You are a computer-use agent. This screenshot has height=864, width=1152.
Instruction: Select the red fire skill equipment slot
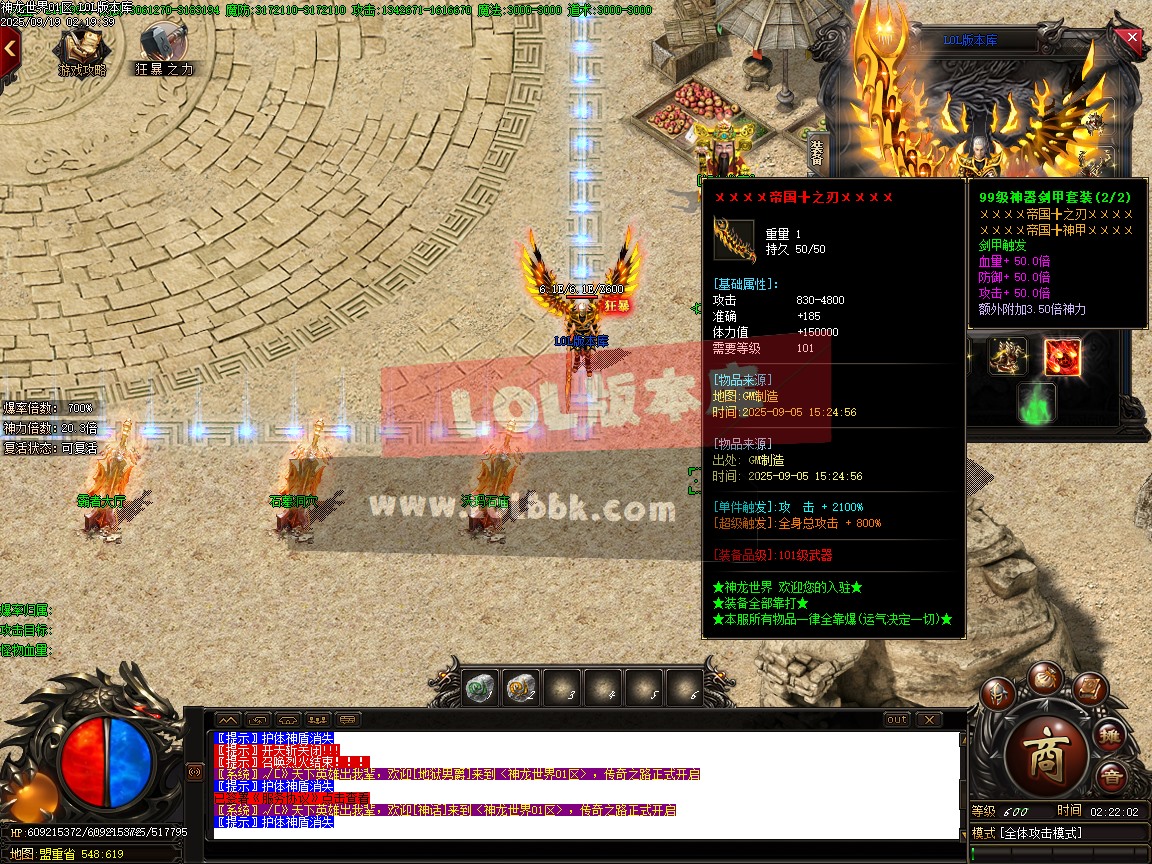(x=1062, y=357)
